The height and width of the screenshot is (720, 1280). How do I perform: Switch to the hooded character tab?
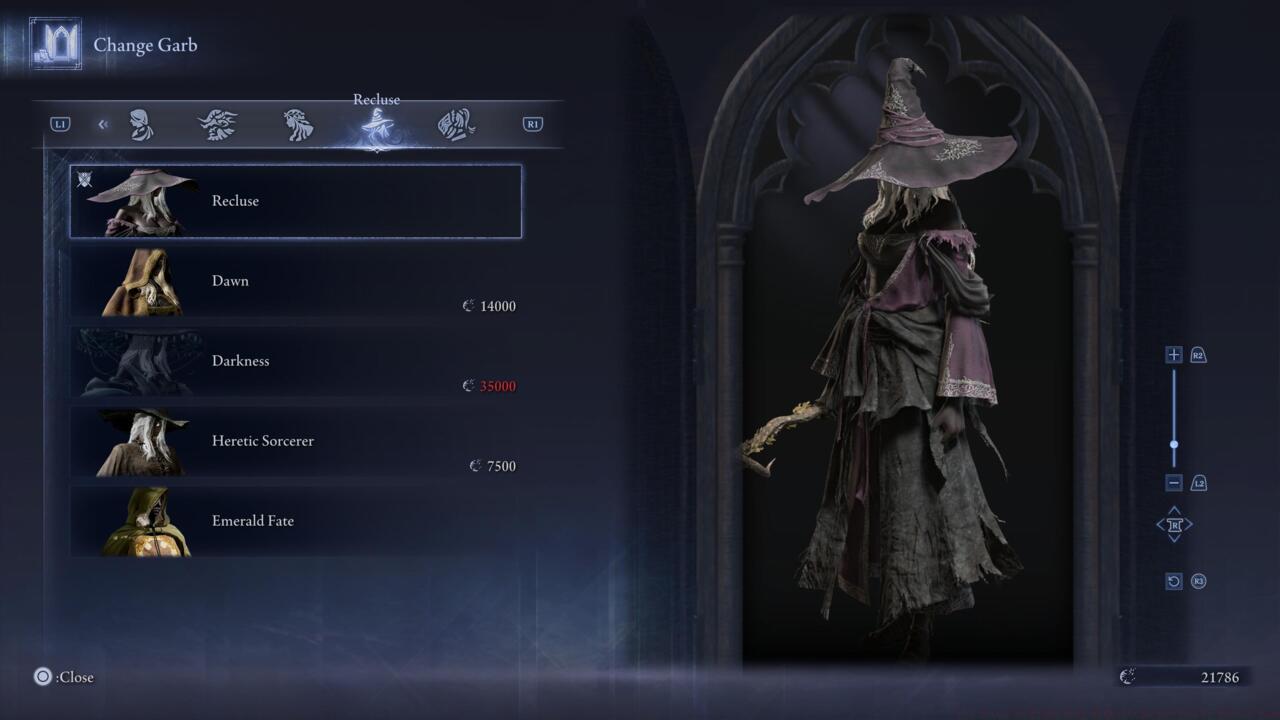(x=141, y=125)
